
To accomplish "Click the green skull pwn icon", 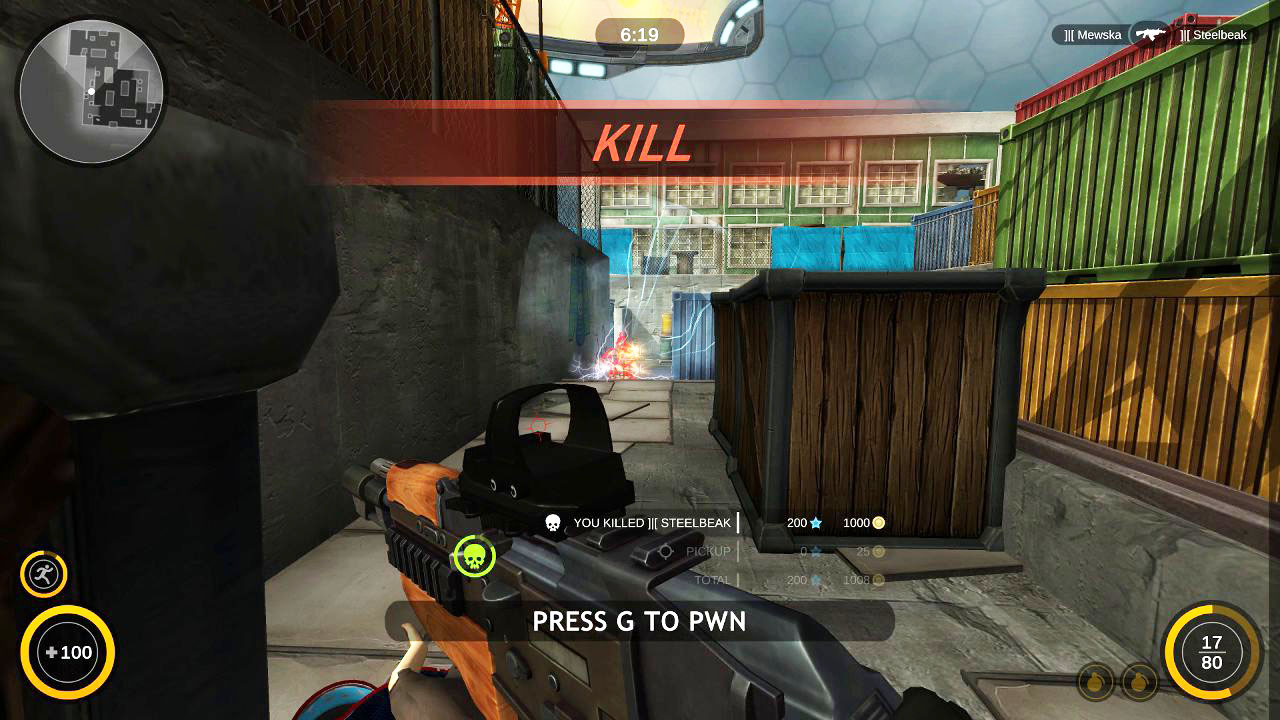I will click(475, 556).
